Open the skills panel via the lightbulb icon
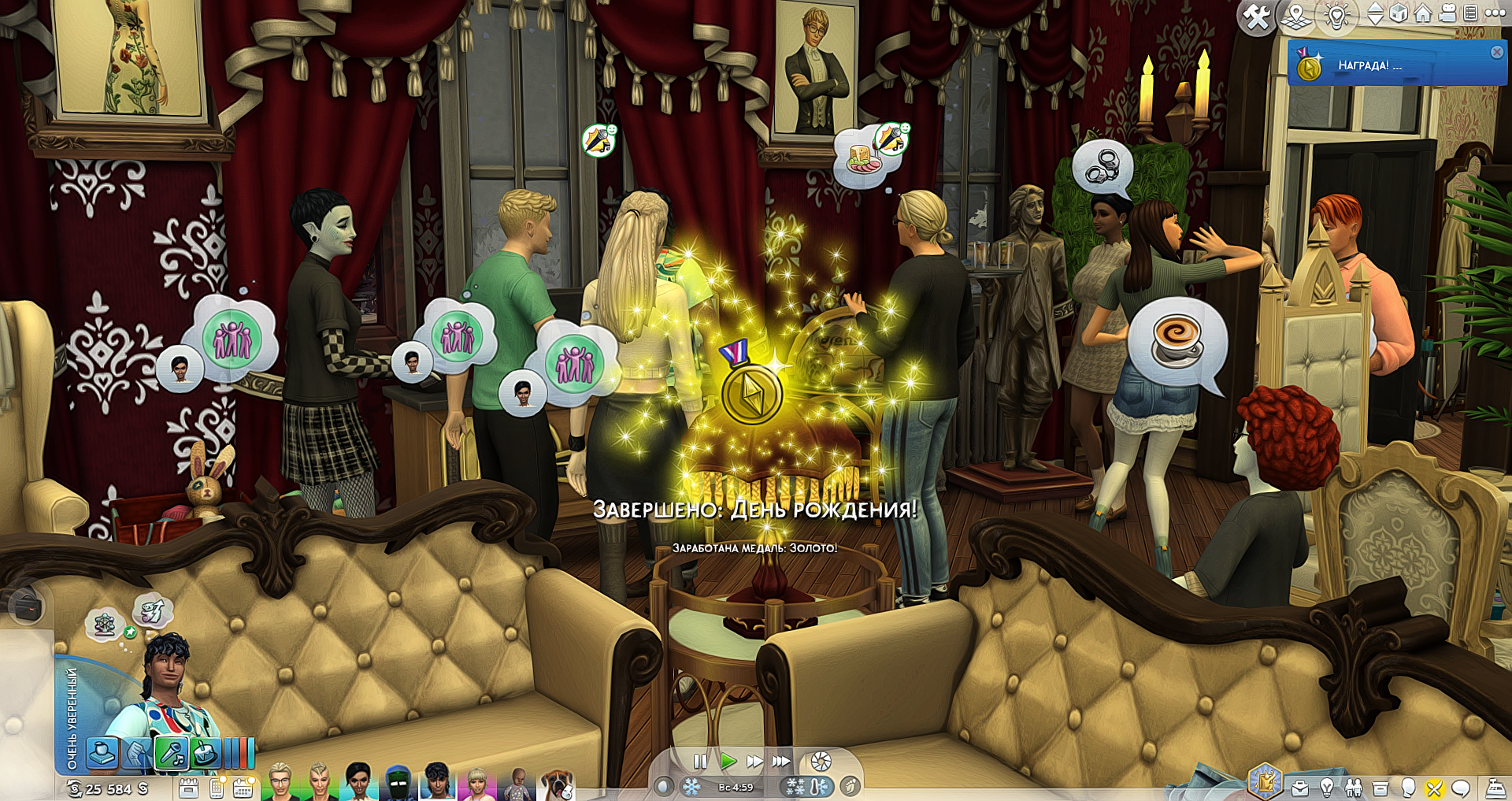Image resolution: width=1512 pixels, height=801 pixels. click(1327, 787)
